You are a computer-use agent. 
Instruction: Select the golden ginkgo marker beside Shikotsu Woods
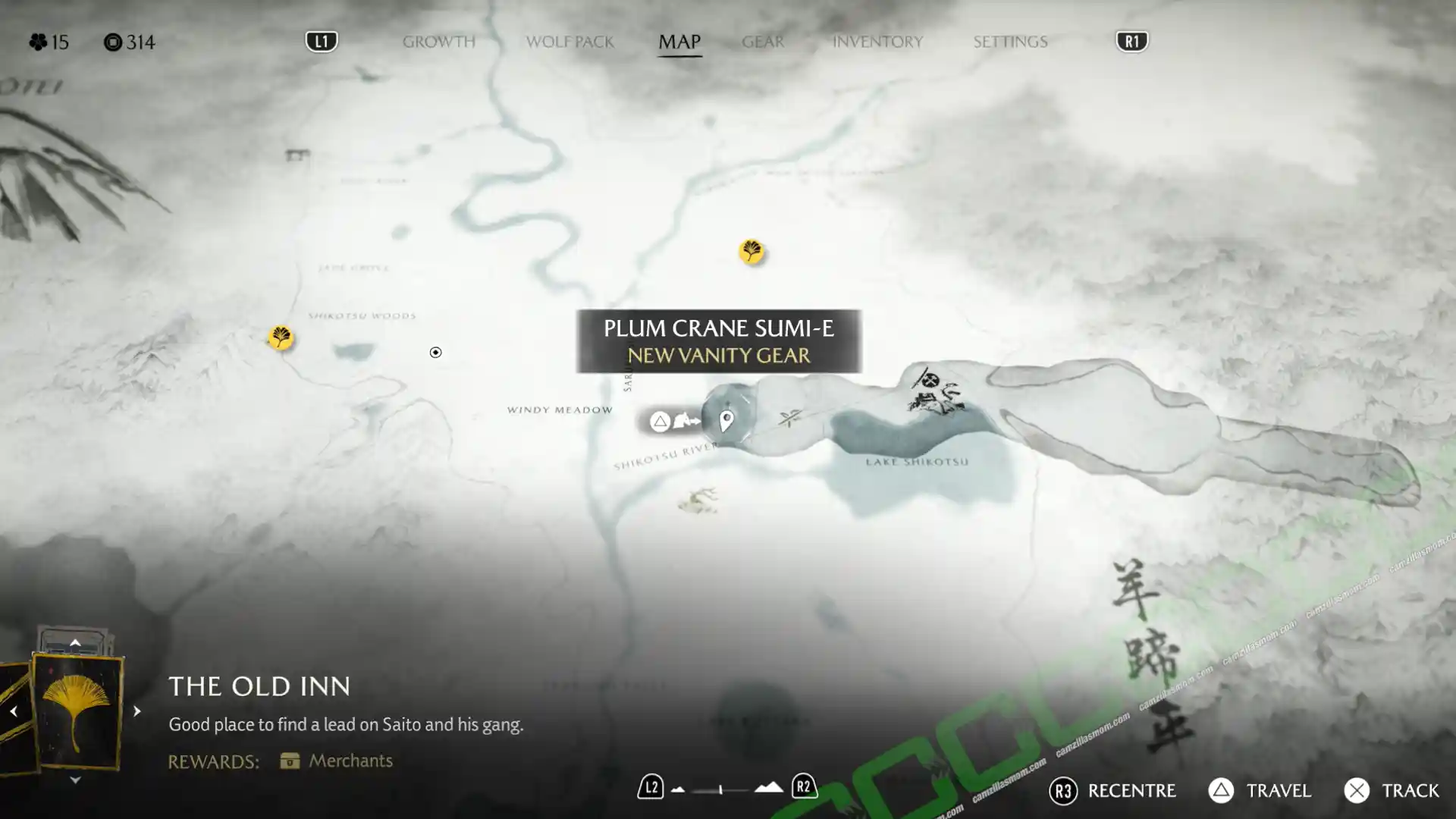[x=281, y=337]
